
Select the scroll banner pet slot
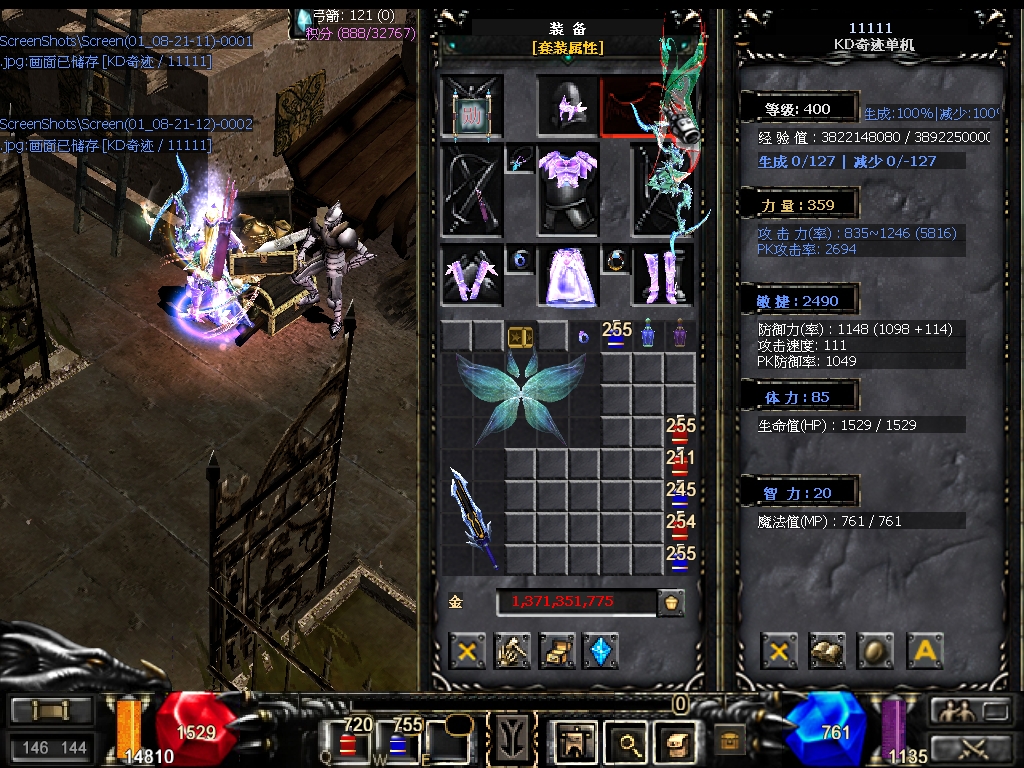pyautogui.click(x=472, y=107)
